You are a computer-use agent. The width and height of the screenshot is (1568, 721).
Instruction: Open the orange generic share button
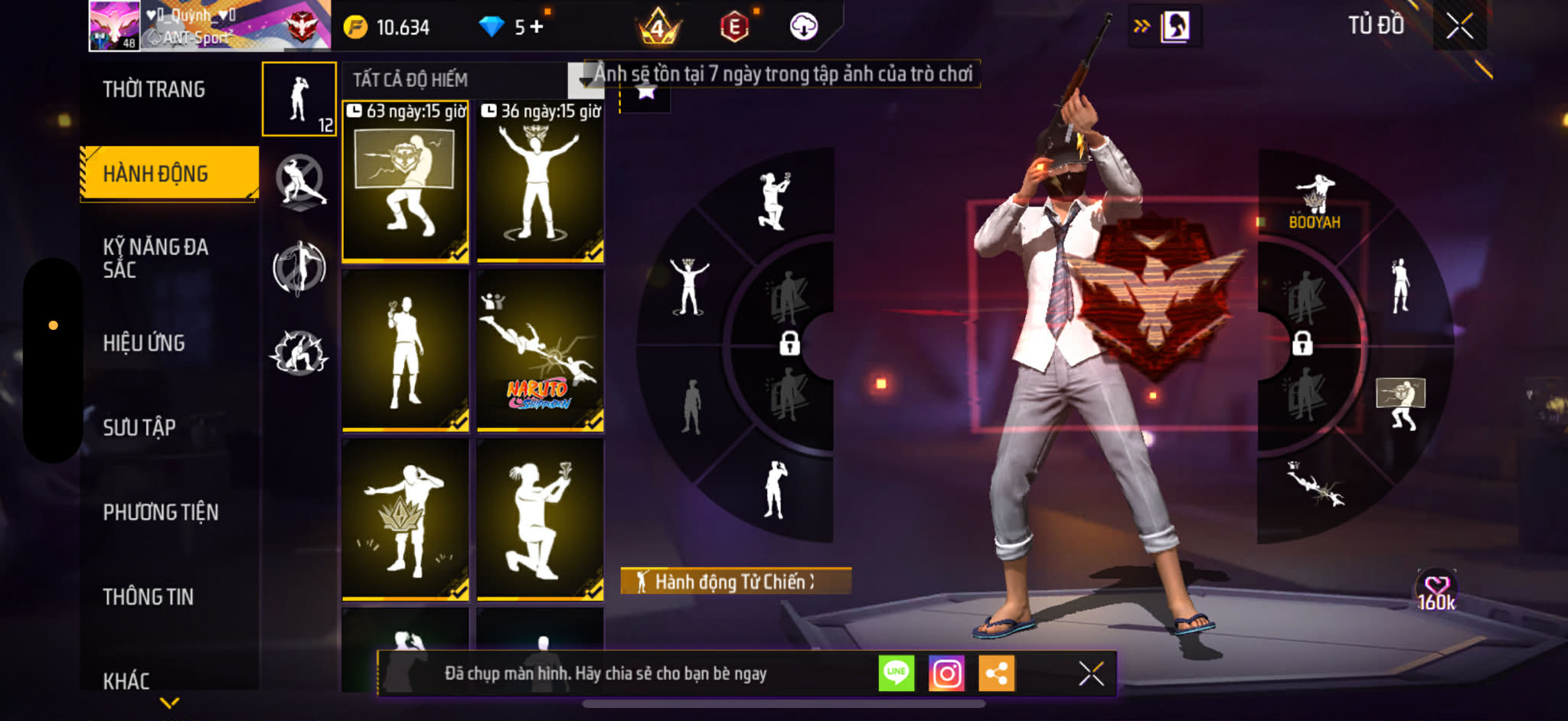pyautogui.click(x=996, y=674)
